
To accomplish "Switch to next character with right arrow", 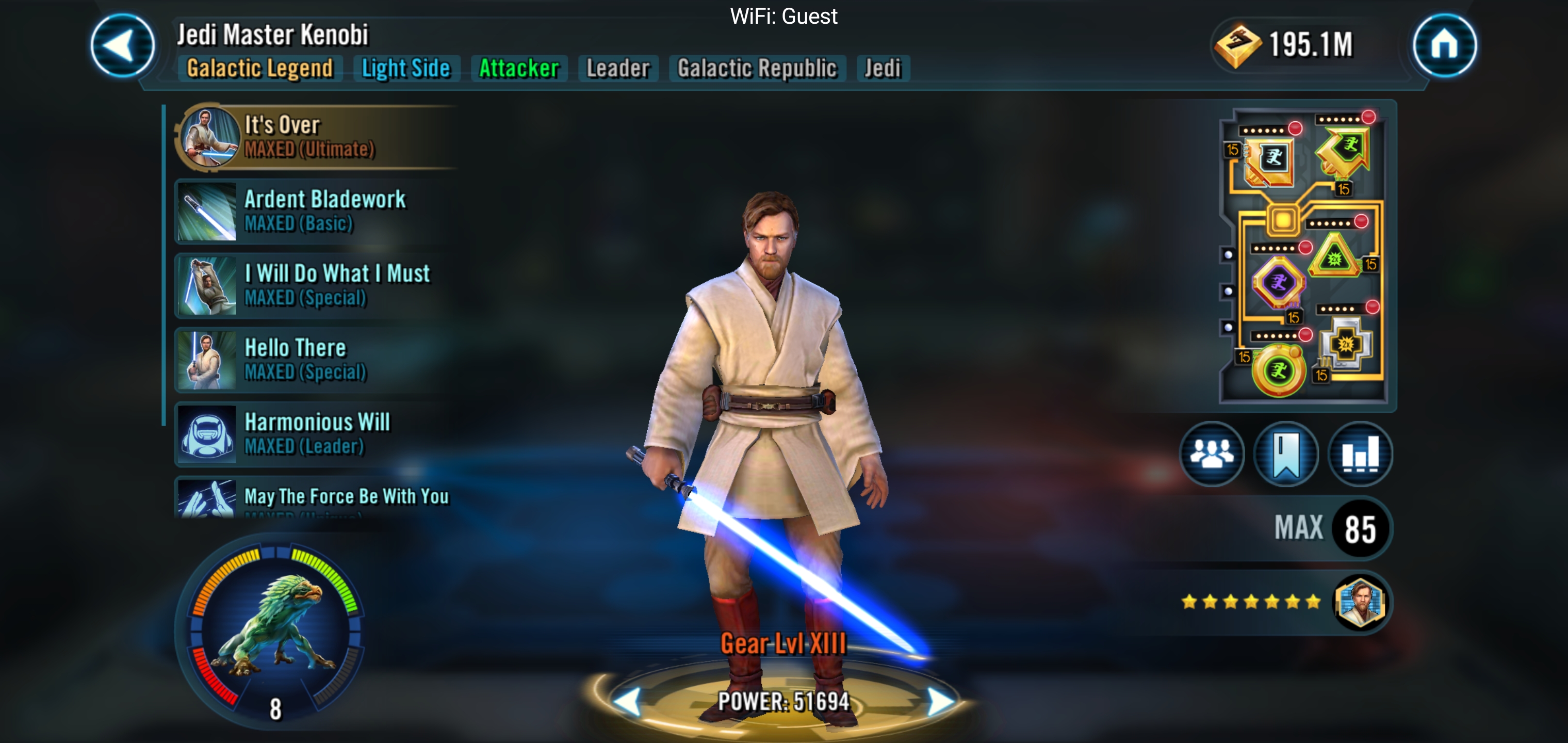I will click(940, 702).
